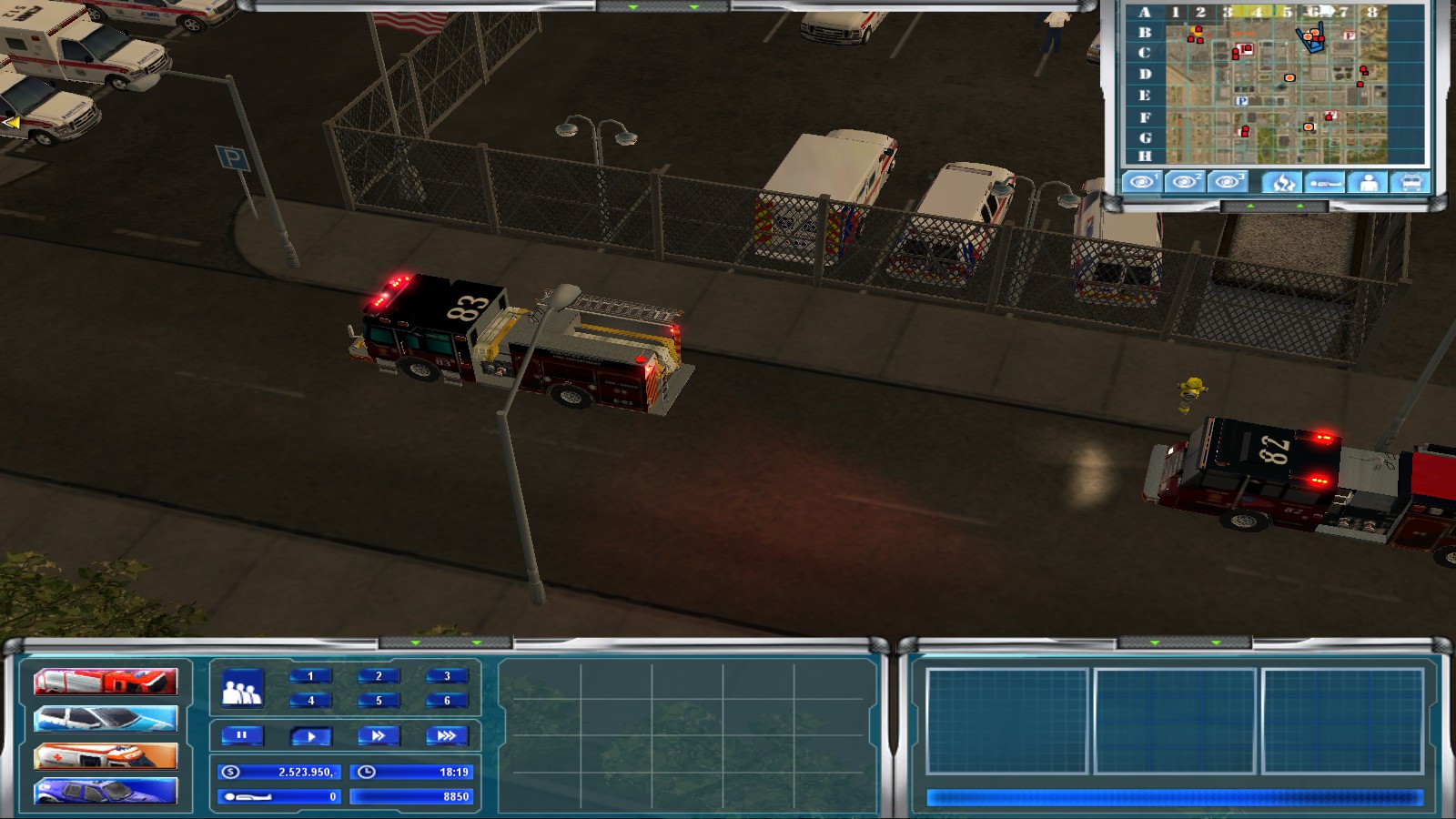Click the vehicle filter icon under the minimap
The width and height of the screenshot is (1456, 819).
1410,182
